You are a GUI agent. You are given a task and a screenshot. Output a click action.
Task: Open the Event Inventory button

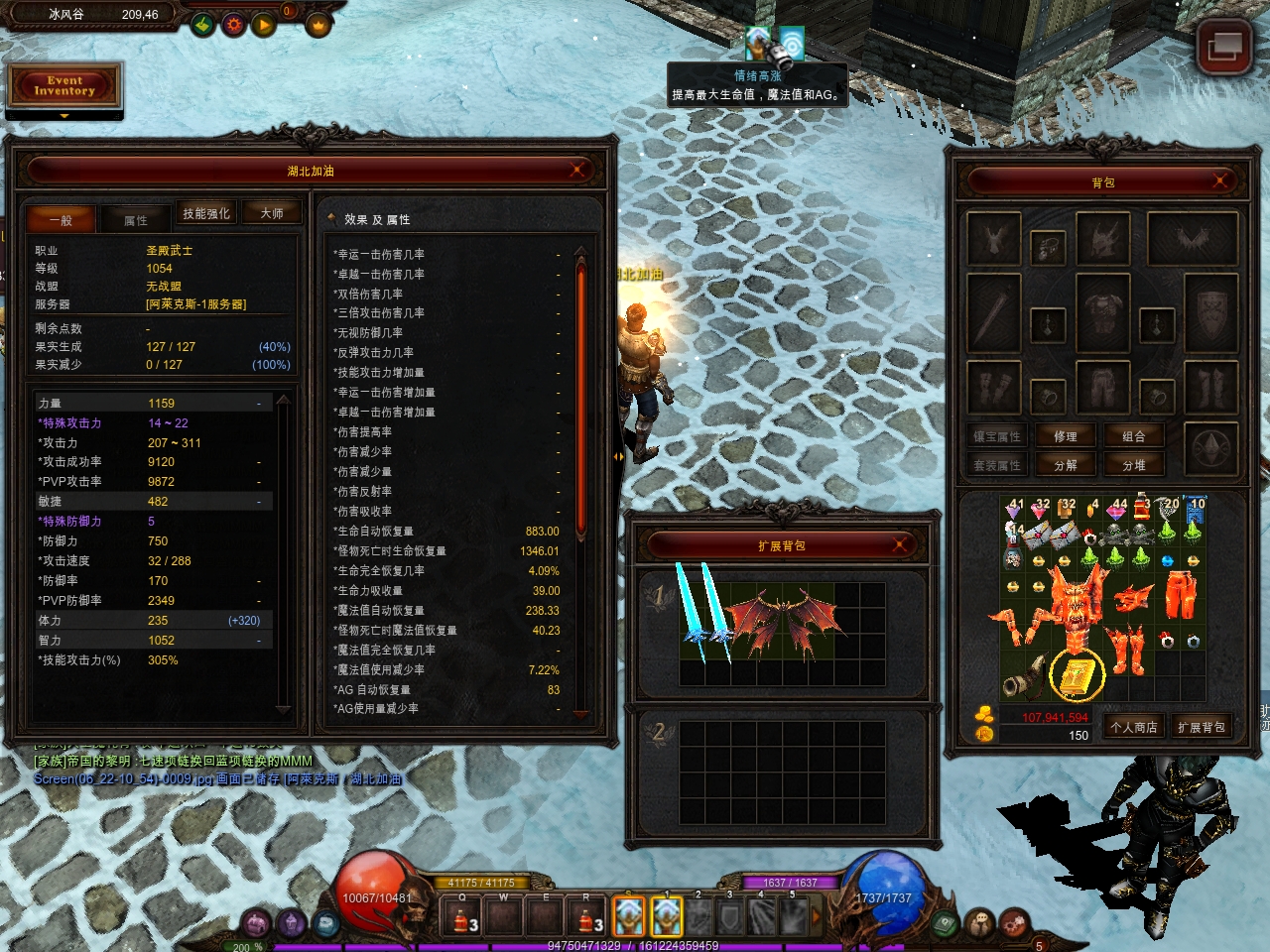[64, 86]
